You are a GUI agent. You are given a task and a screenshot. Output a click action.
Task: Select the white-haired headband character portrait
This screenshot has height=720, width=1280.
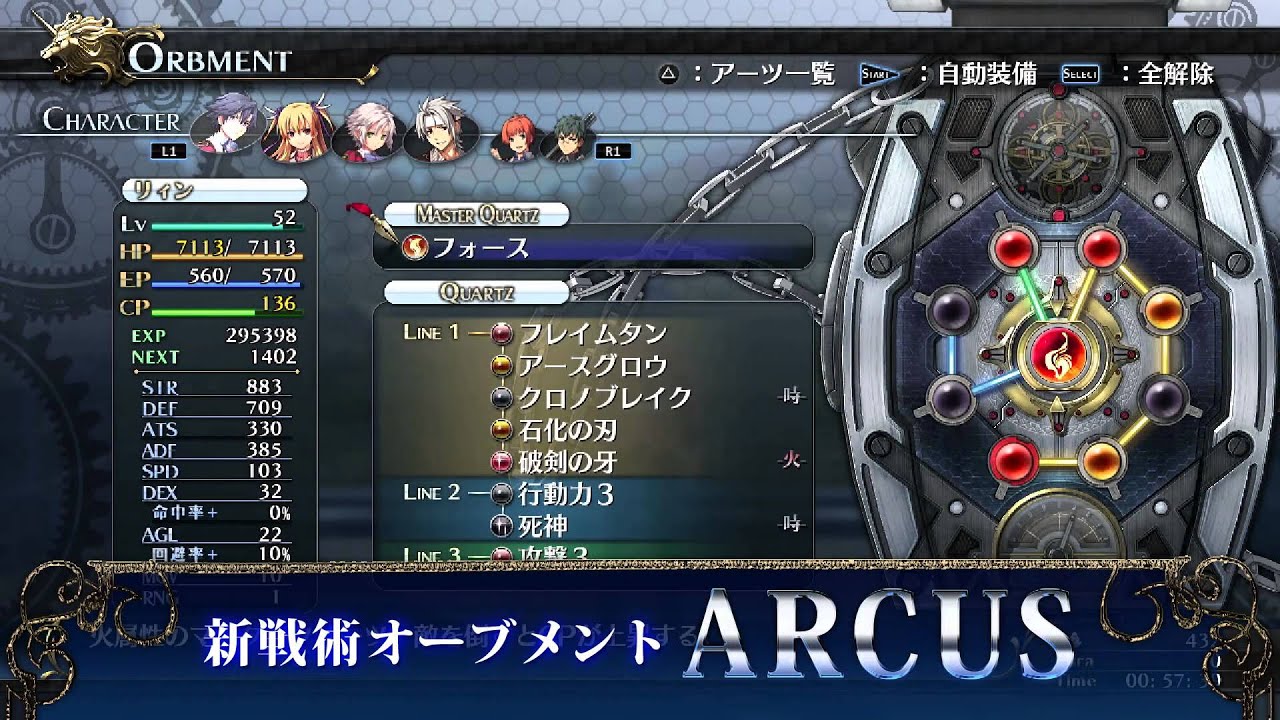(437, 129)
